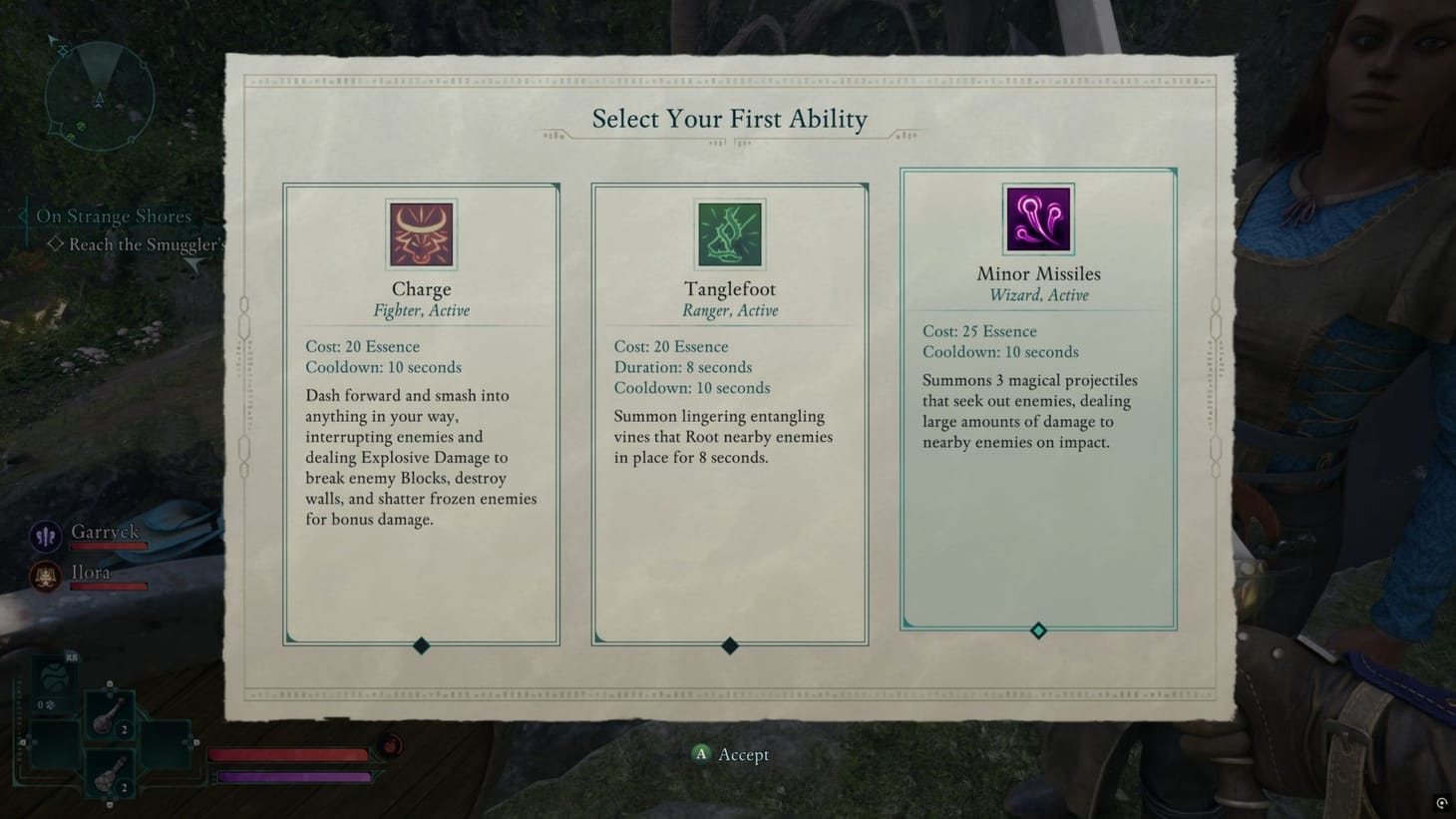Expand the diamond marker under Minor Missiles

[1038, 630]
